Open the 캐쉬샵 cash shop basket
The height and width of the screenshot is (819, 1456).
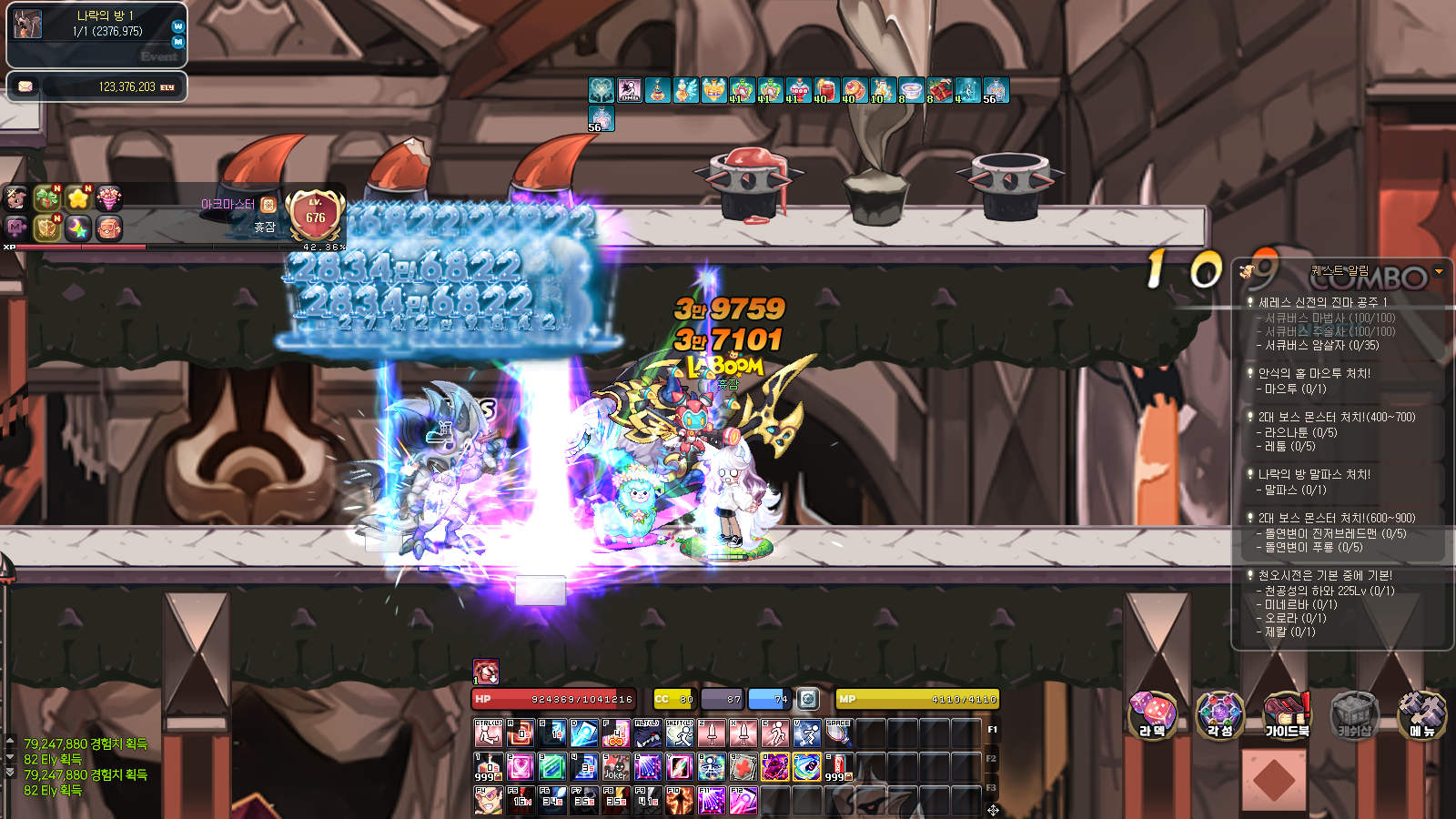(1354, 713)
